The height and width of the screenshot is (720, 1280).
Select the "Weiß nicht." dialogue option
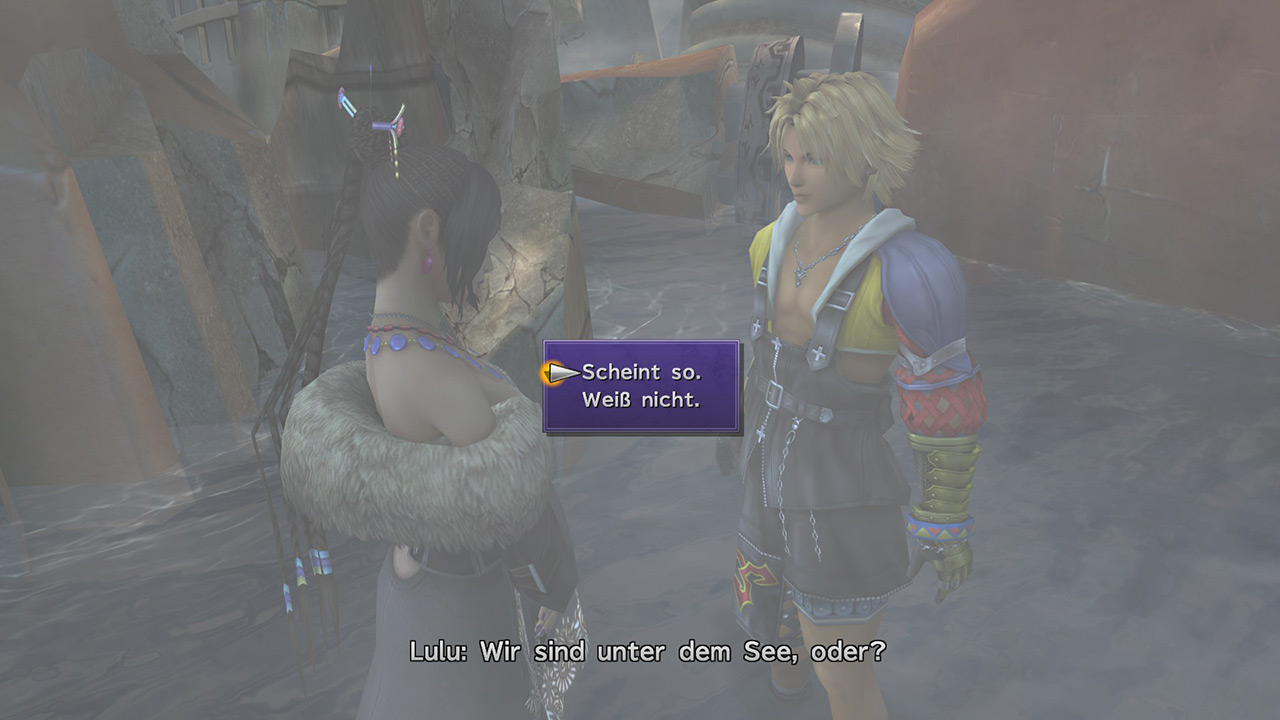[x=641, y=399]
